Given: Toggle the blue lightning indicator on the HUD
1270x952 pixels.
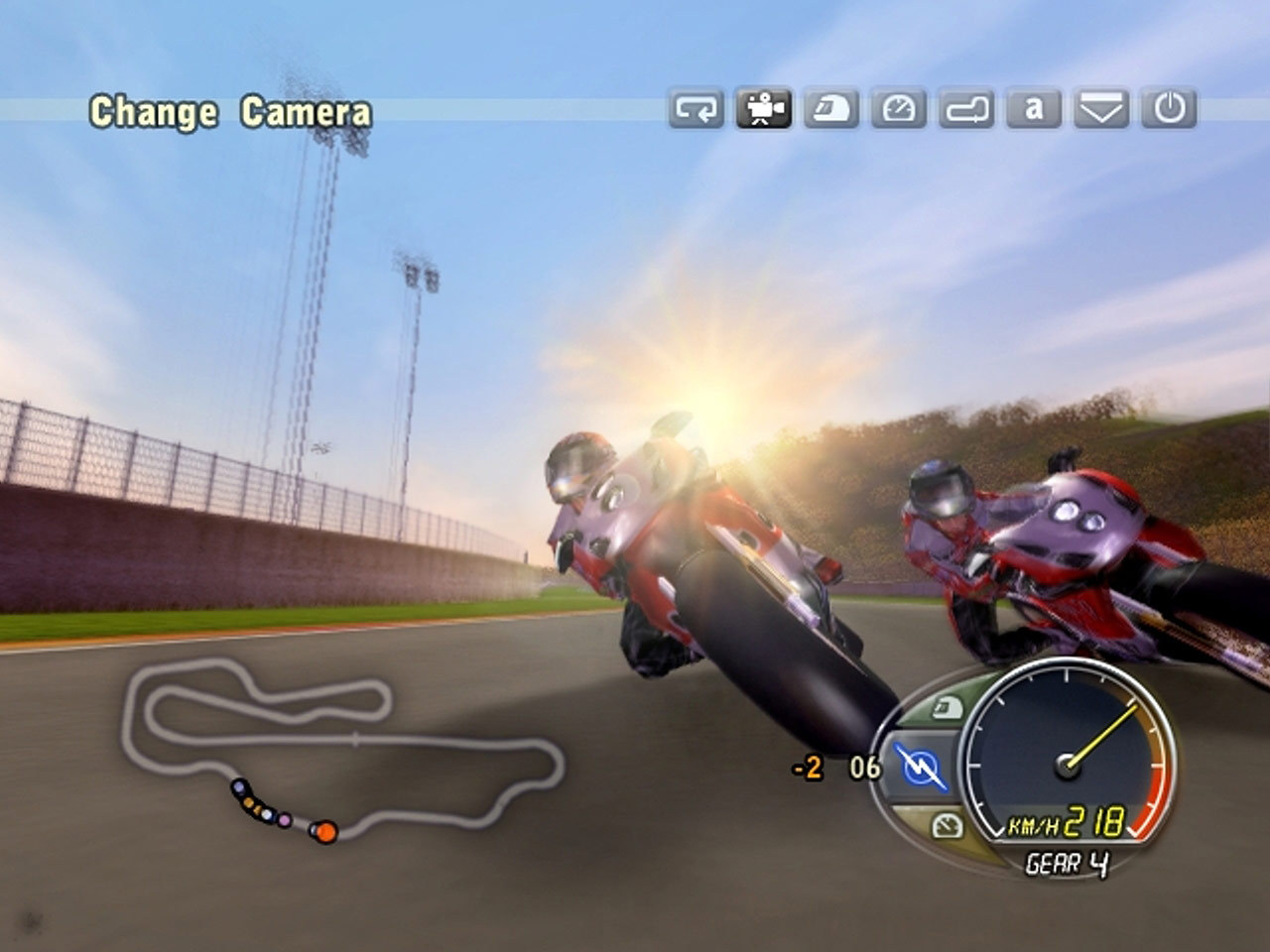Looking at the screenshot, I should (921, 766).
